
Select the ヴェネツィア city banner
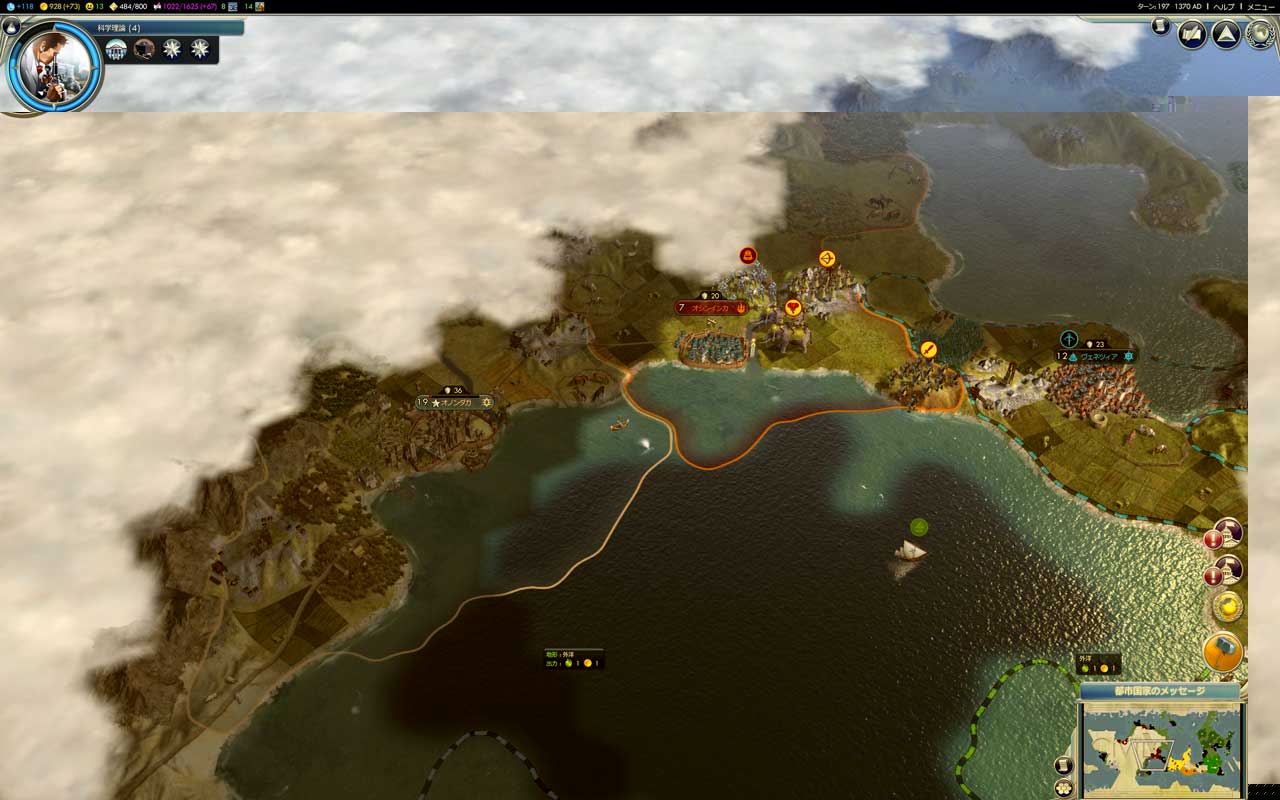[1098, 356]
